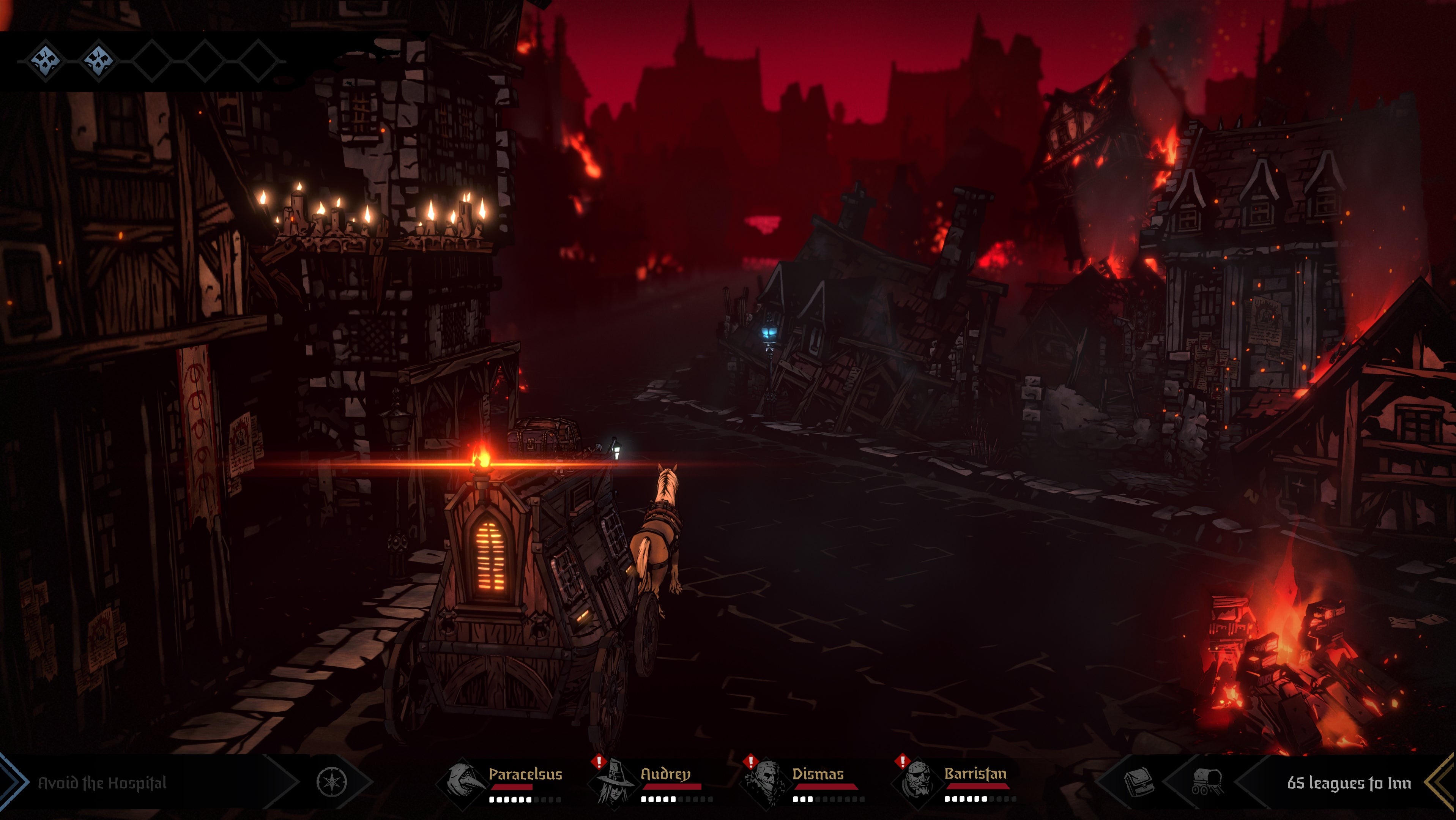This screenshot has height=820, width=1456.
Task: Open the stagecoach management icon
Action: click(1207, 782)
